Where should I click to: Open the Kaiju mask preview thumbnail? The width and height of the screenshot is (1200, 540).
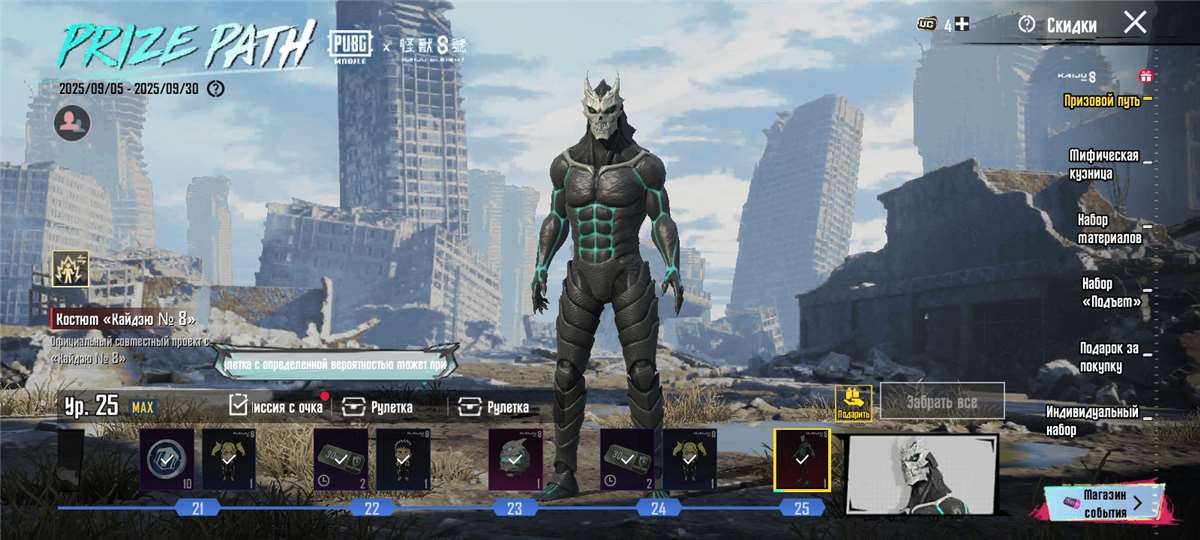[921, 475]
